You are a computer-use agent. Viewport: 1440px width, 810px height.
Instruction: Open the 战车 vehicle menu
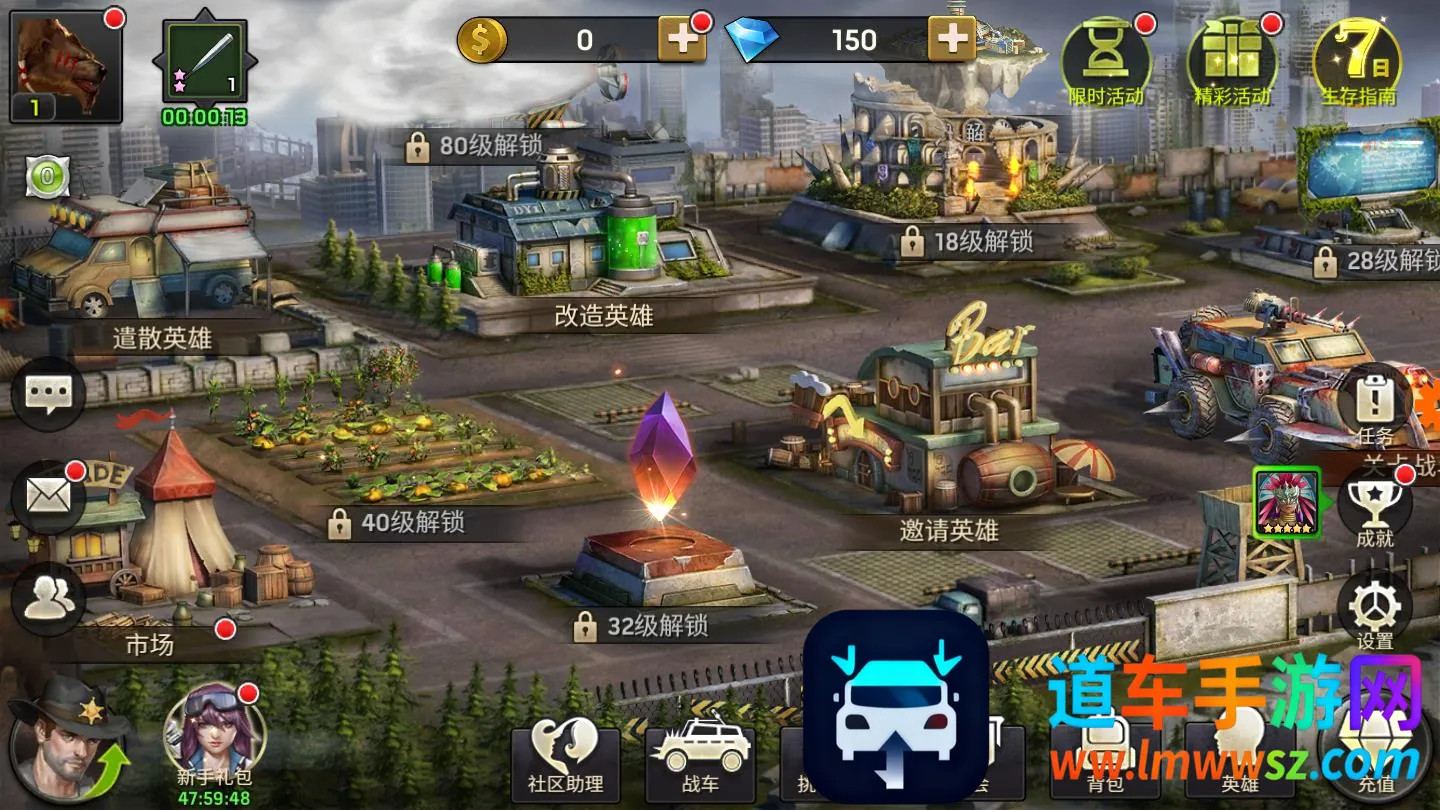point(699,762)
